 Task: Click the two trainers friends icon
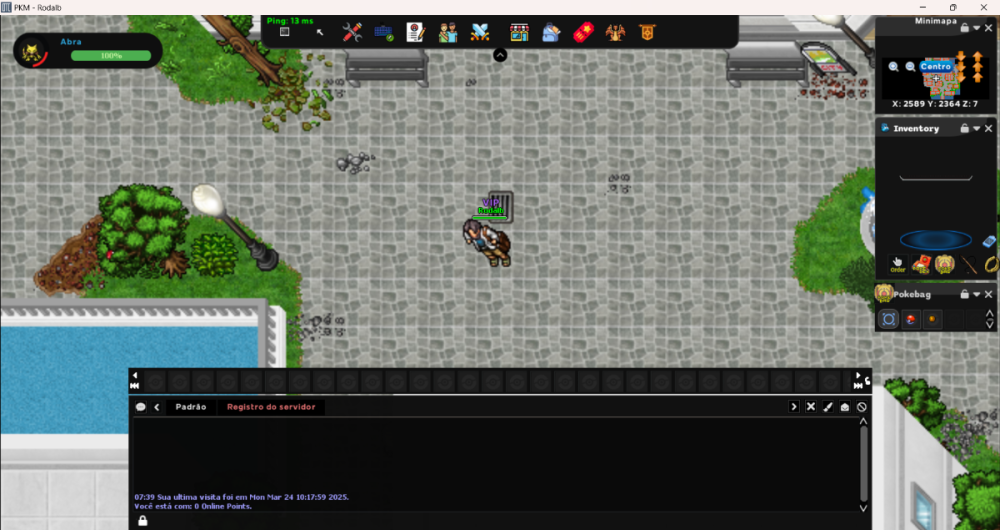(x=448, y=32)
